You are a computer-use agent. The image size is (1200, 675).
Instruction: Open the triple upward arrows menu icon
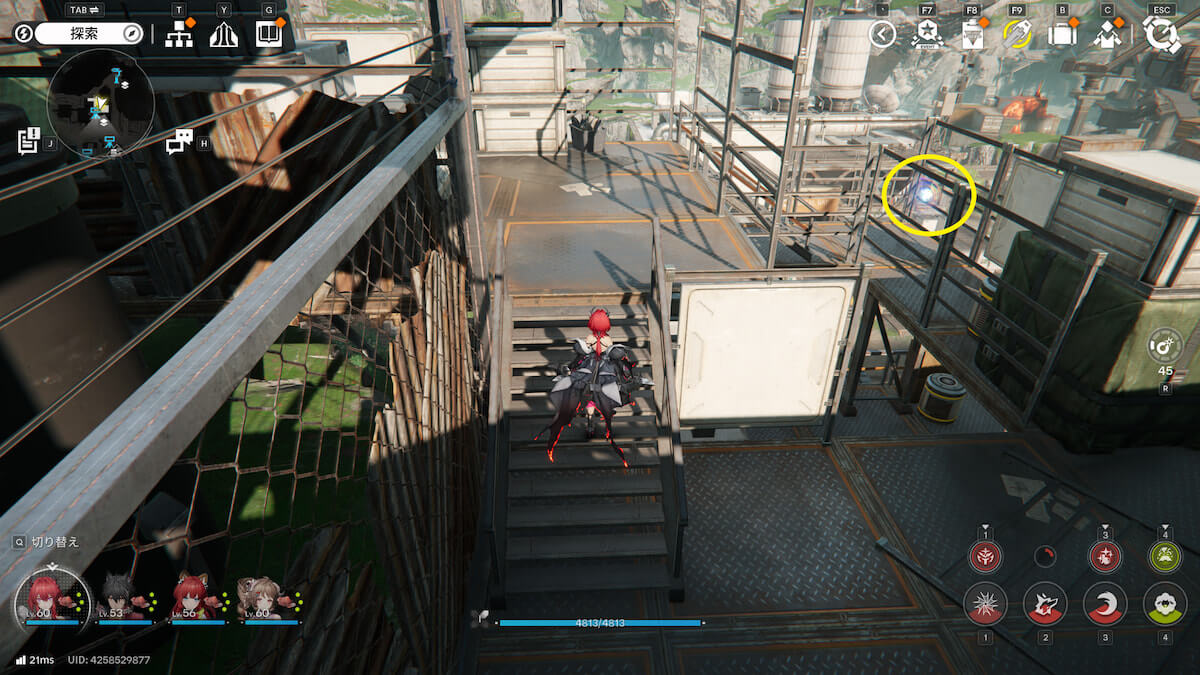223,35
